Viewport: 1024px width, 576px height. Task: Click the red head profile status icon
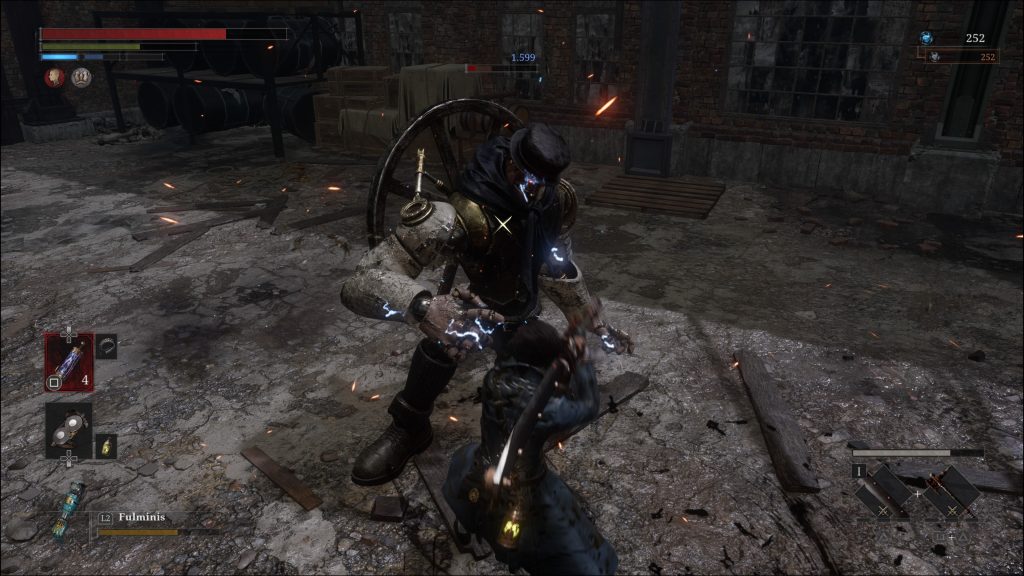click(x=55, y=77)
